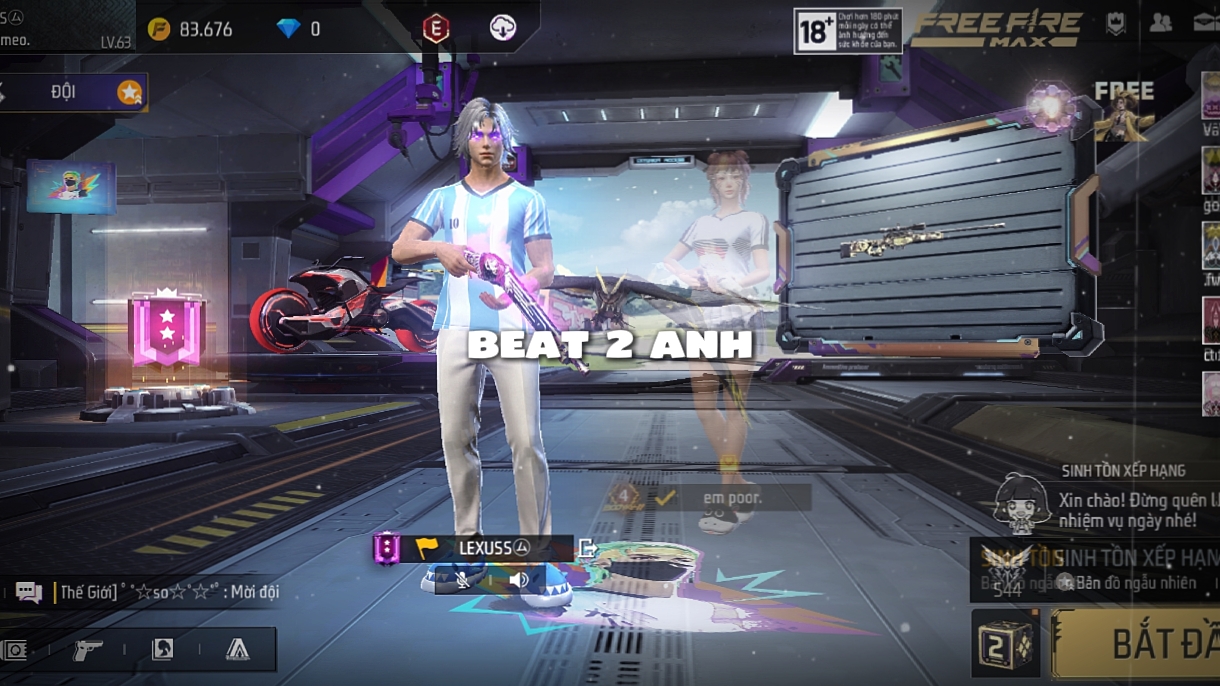Toggle the speaker voice output
The image size is (1220, 686).
click(518, 580)
